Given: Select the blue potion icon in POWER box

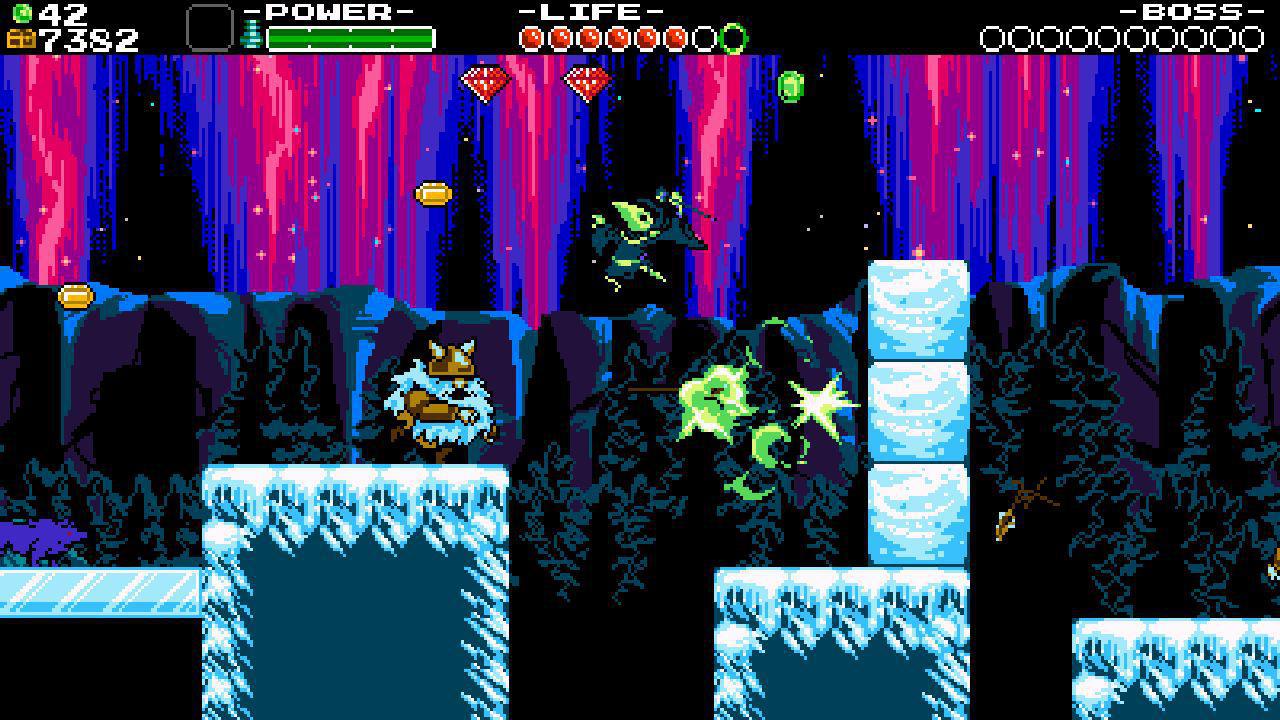Looking at the screenshot, I should point(252,35).
